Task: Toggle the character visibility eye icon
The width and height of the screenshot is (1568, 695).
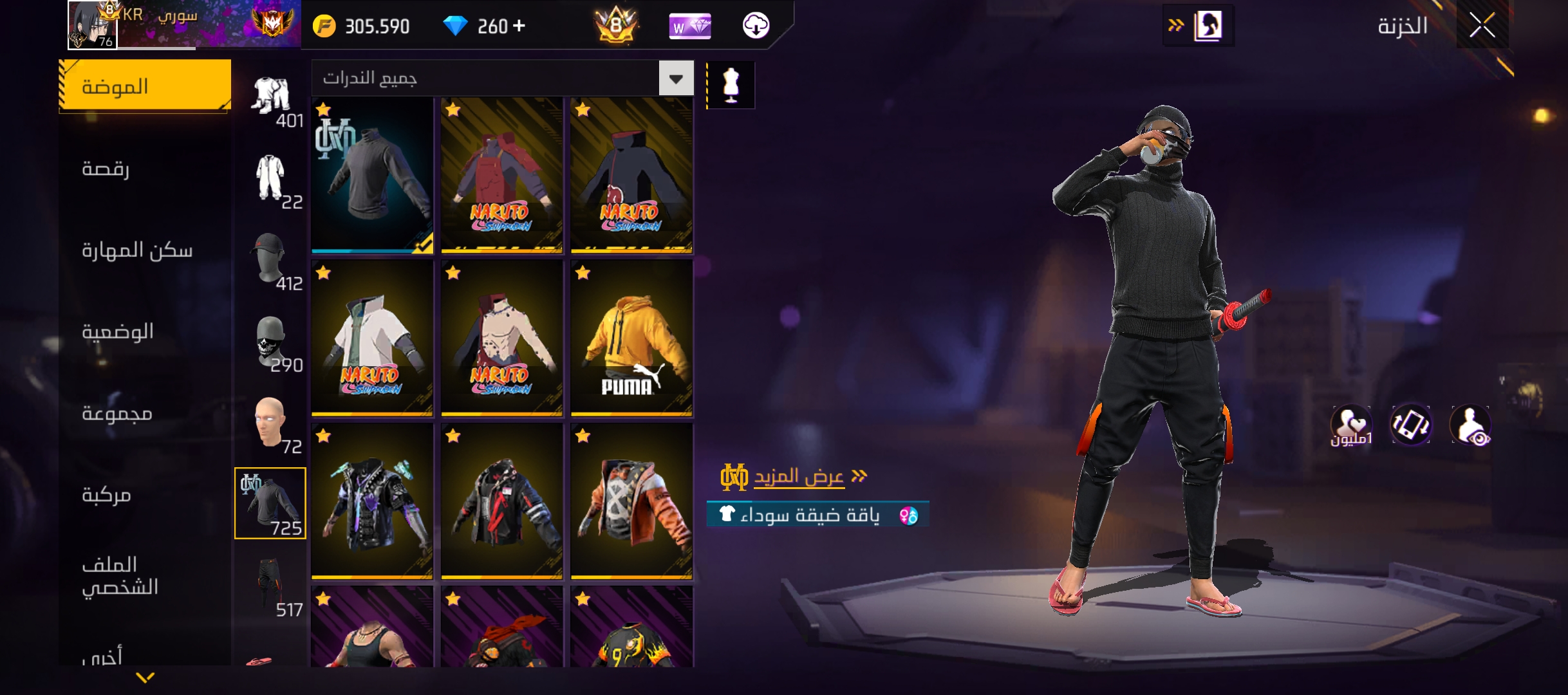Action: pos(1470,425)
